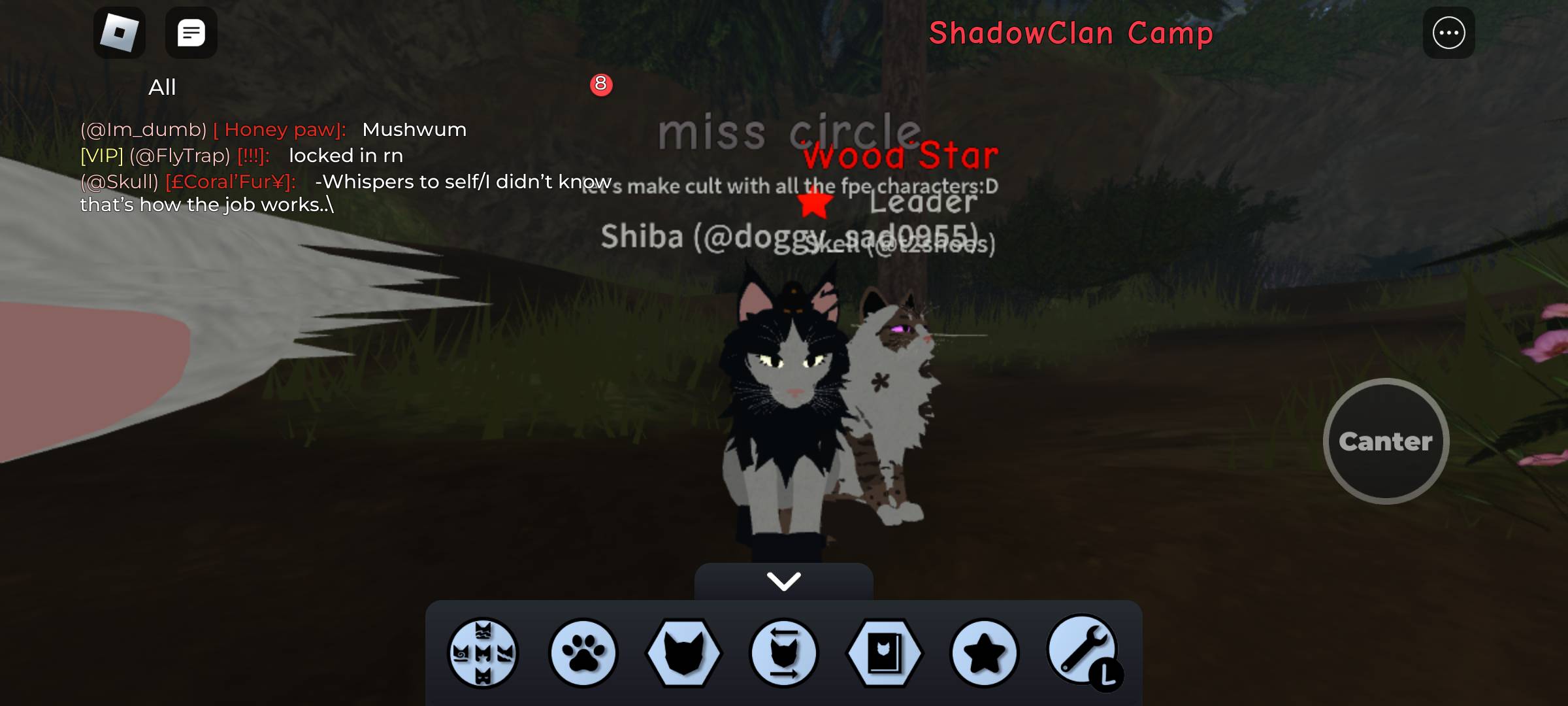Image resolution: width=1568 pixels, height=706 pixels.
Task: Open the cat book journal
Action: [x=884, y=652]
